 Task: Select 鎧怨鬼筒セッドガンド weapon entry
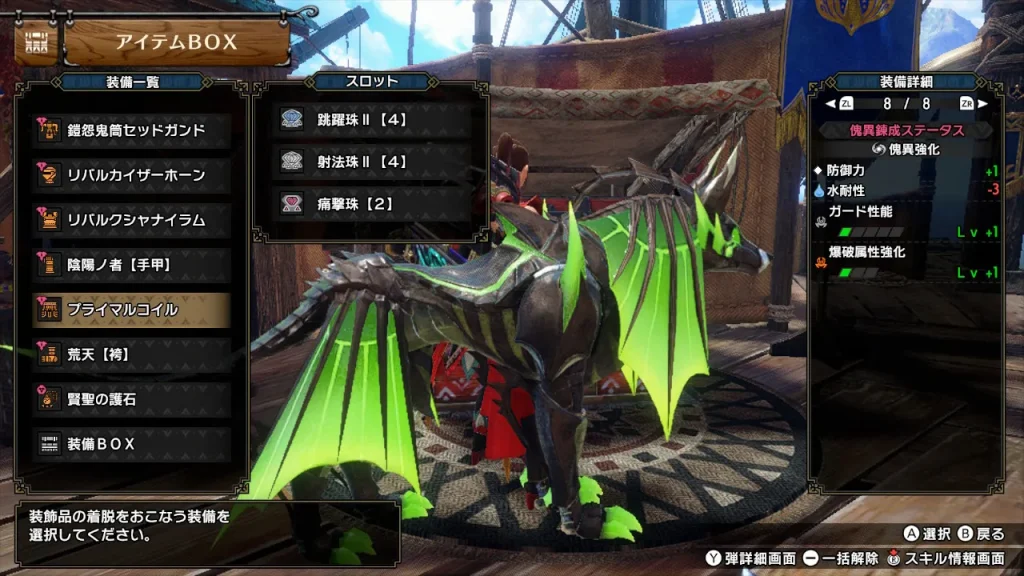(x=132, y=130)
